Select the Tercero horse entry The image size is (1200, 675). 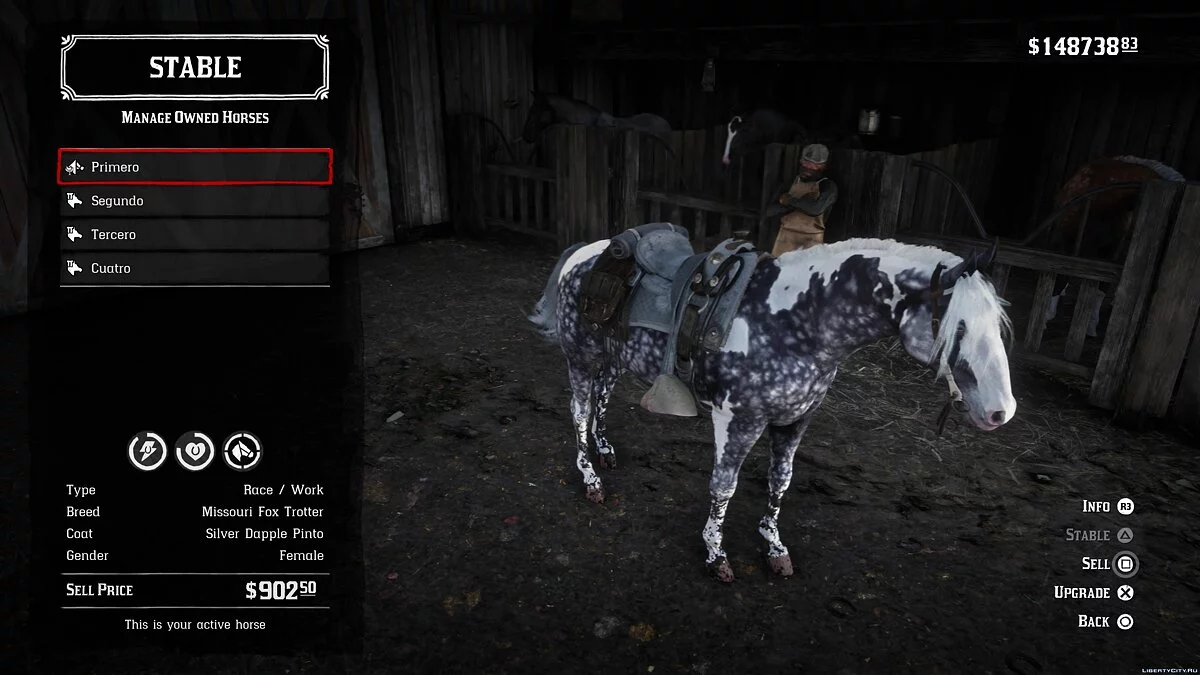click(195, 235)
